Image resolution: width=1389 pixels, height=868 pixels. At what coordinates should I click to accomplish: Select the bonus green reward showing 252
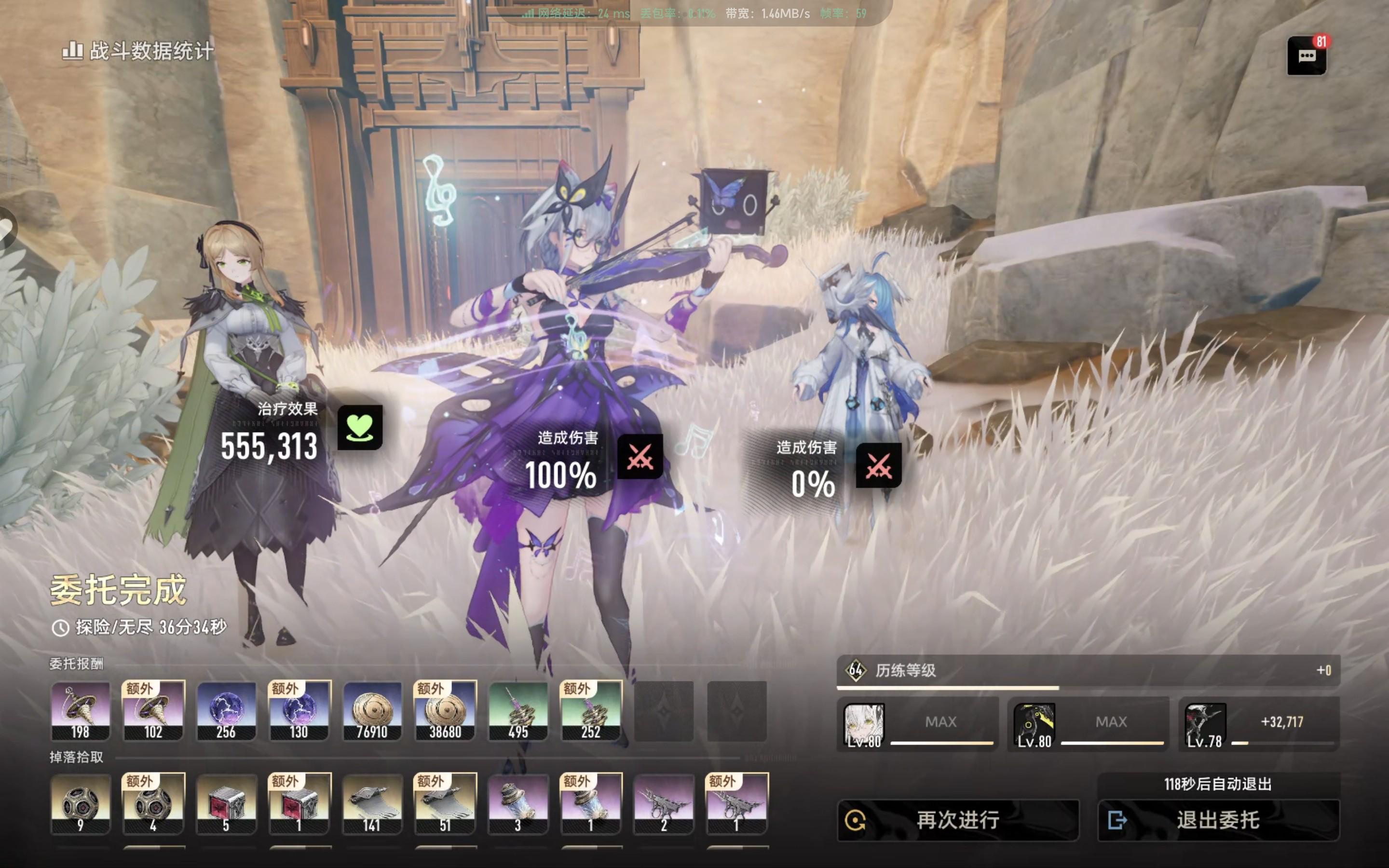point(591,711)
